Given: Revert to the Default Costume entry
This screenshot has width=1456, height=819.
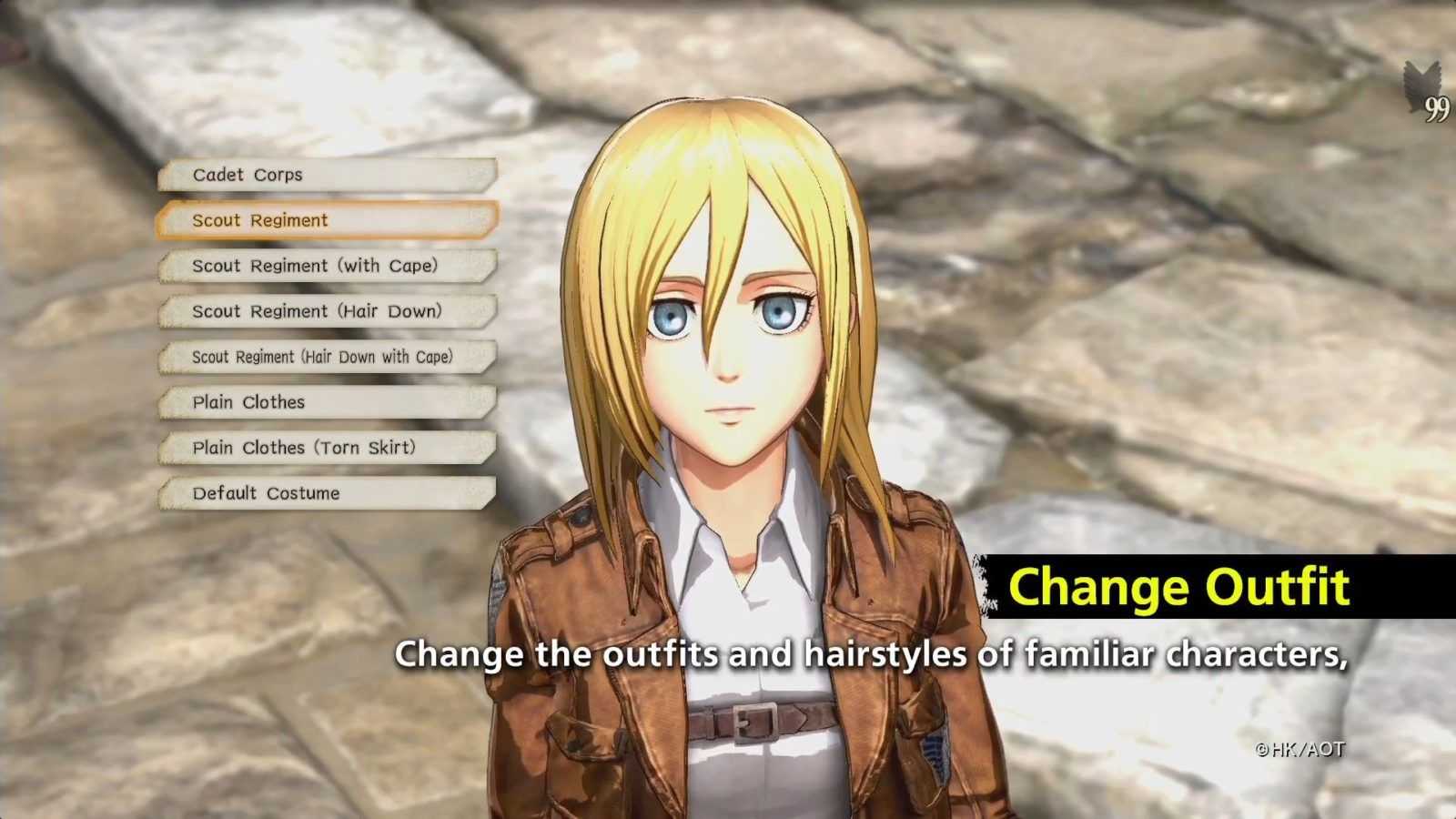Looking at the screenshot, I should click(x=328, y=493).
